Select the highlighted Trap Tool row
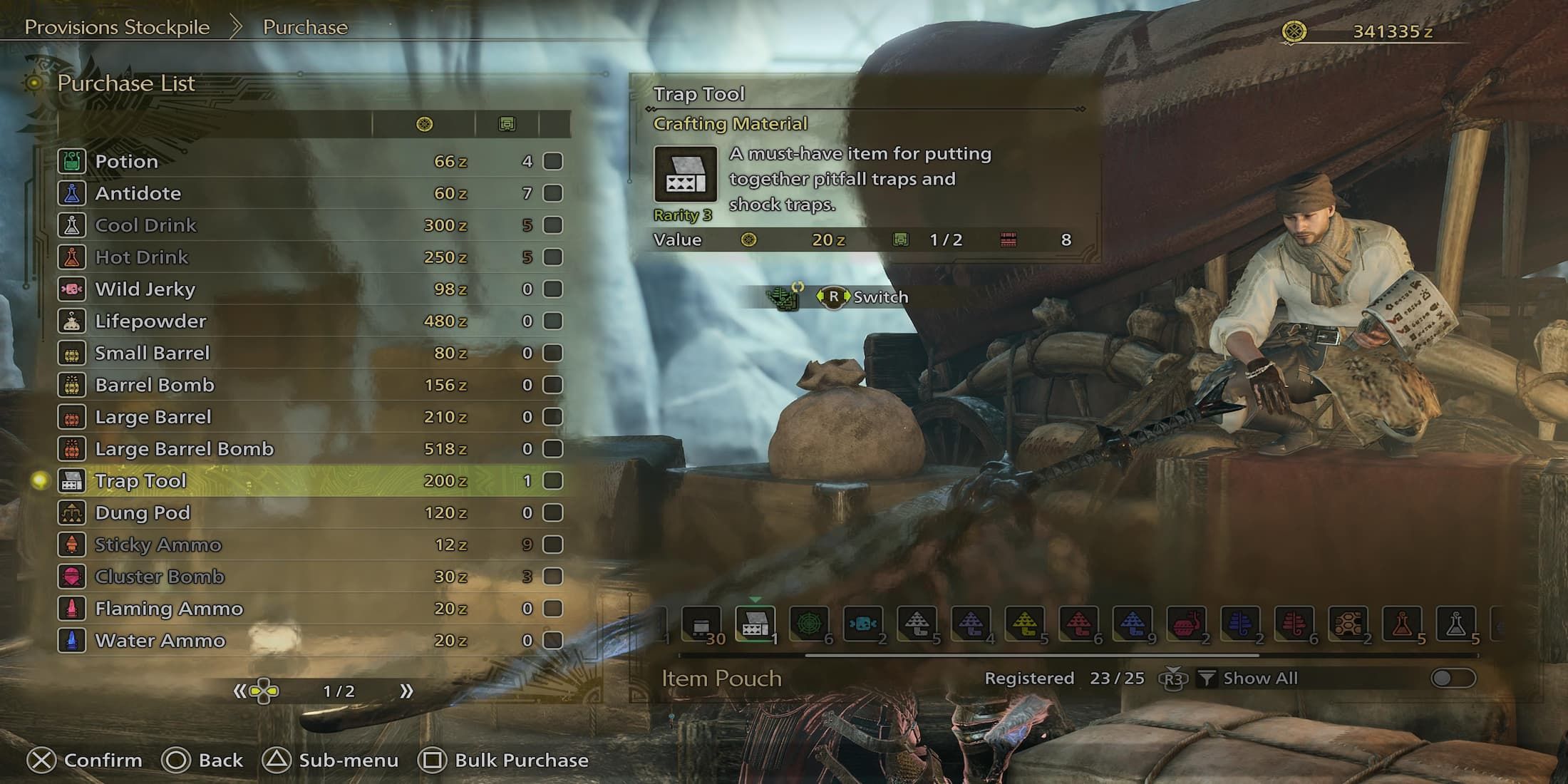Viewport: 1568px width, 784px height. [x=141, y=481]
